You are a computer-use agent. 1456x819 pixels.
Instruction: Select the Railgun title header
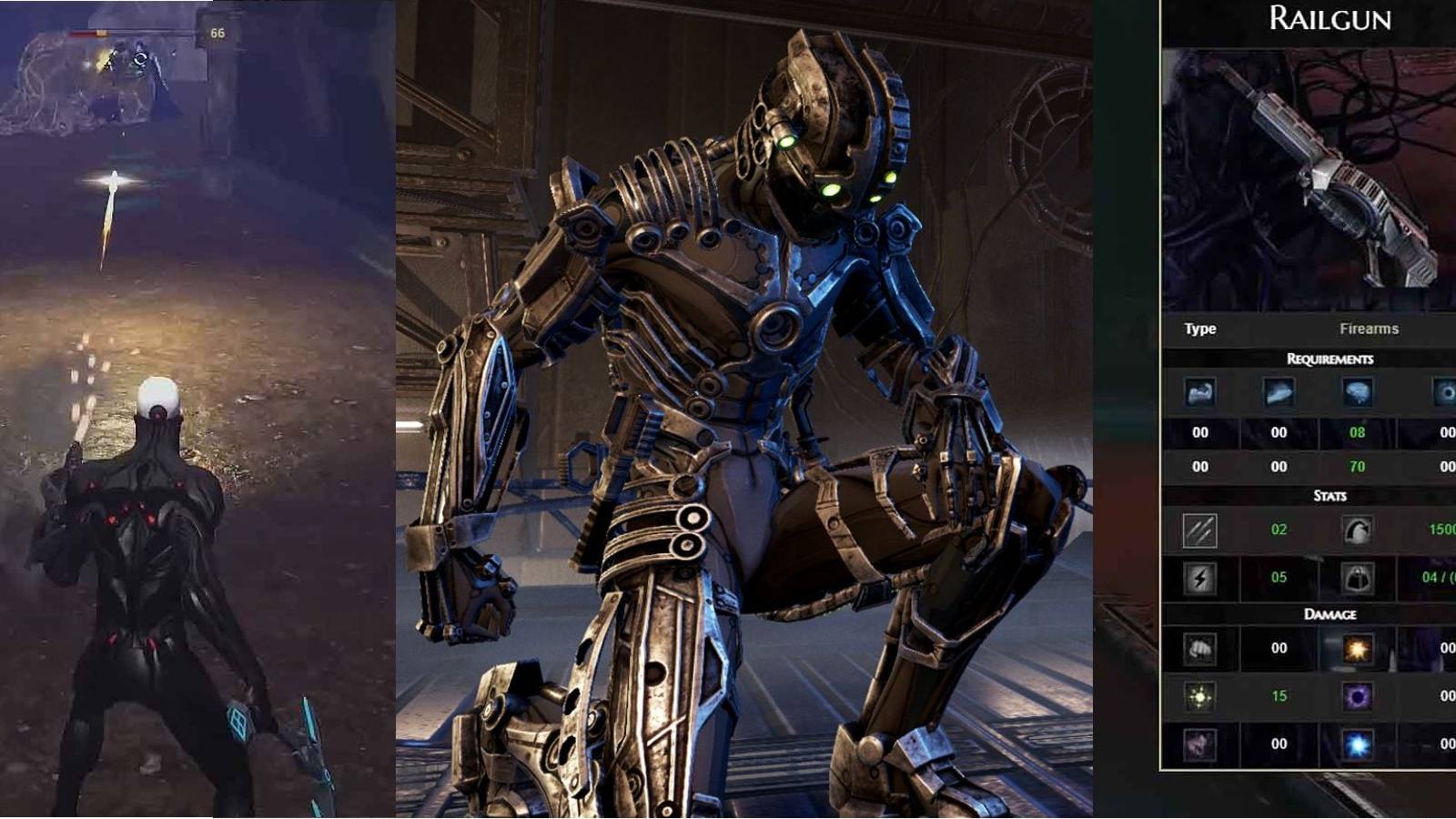tap(1329, 20)
